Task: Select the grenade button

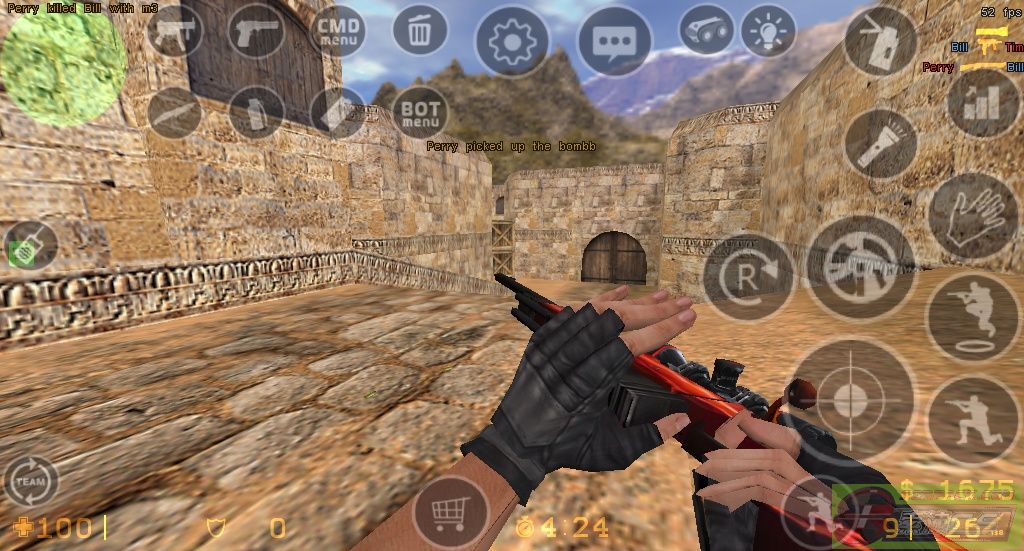Action: pos(256,112)
